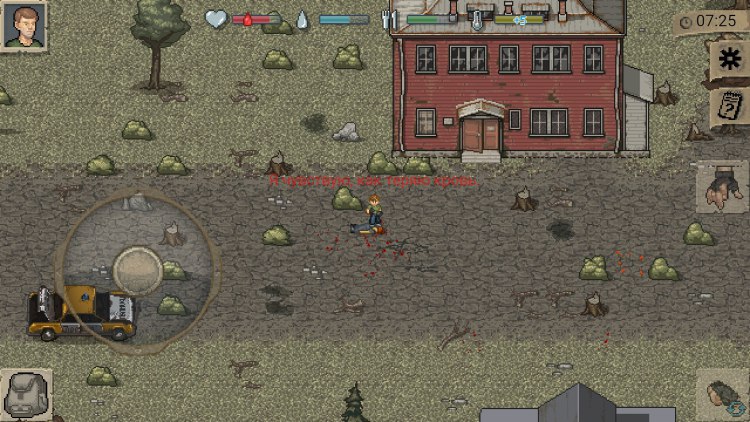Open the settings gear menu
750x422 pixels.
click(729, 58)
